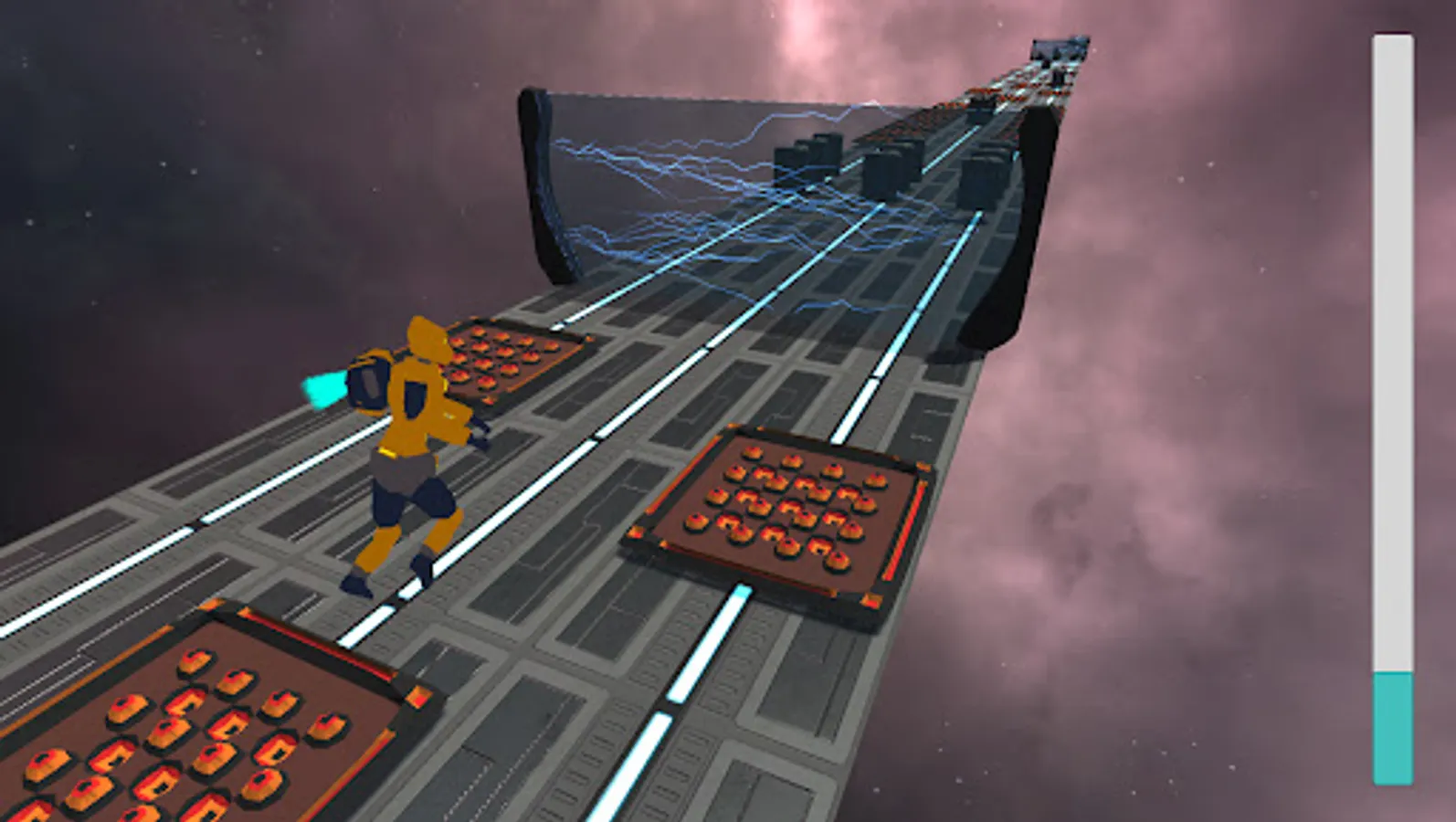Viewport: 1456px width, 822px height.
Task: Click the track vanishing point at the horizon
Action: click(1060, 46)
